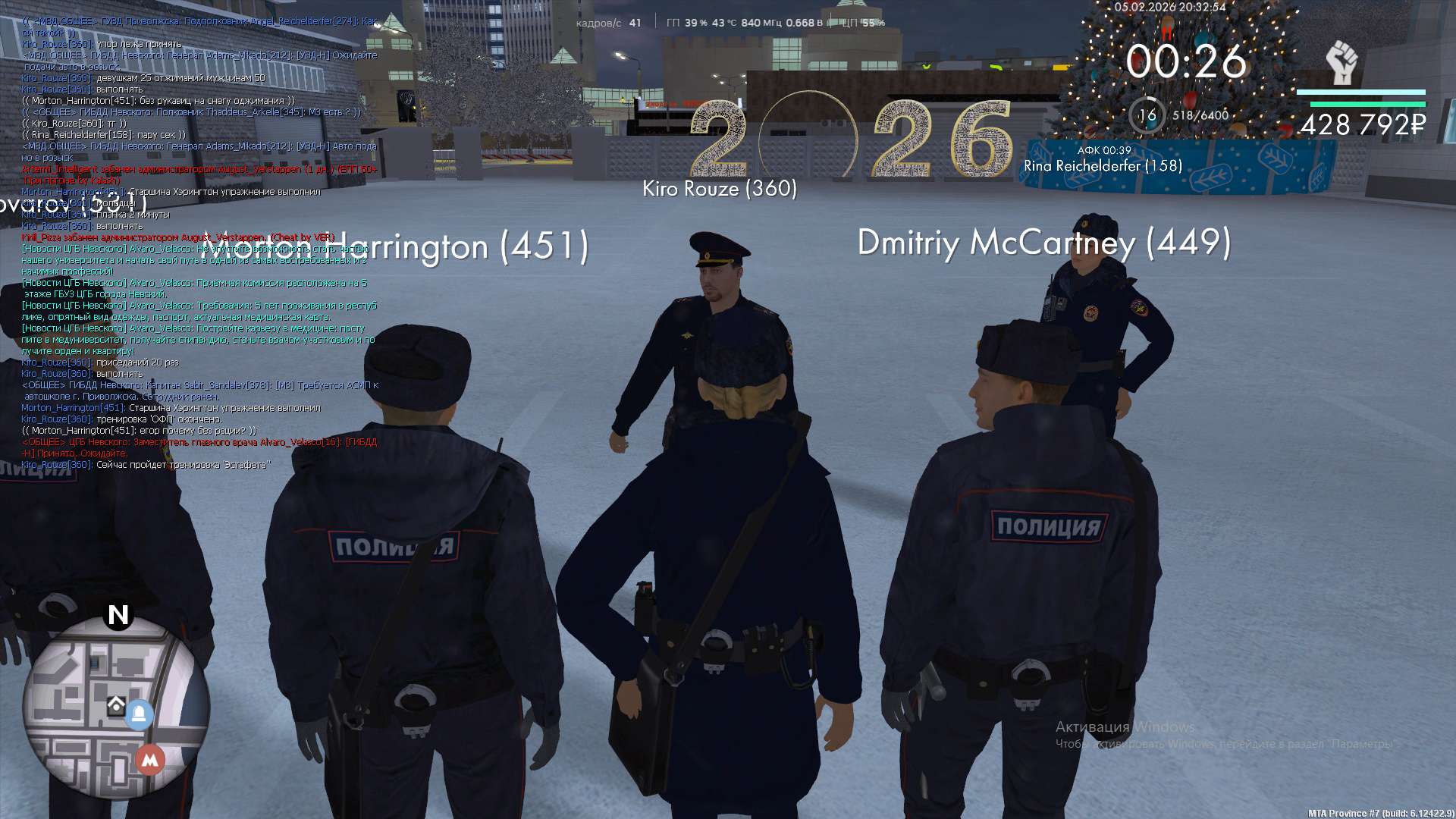Select the fist weapon icon
This screenshot has height=819, width=1456.
[x=1341, y=63]
